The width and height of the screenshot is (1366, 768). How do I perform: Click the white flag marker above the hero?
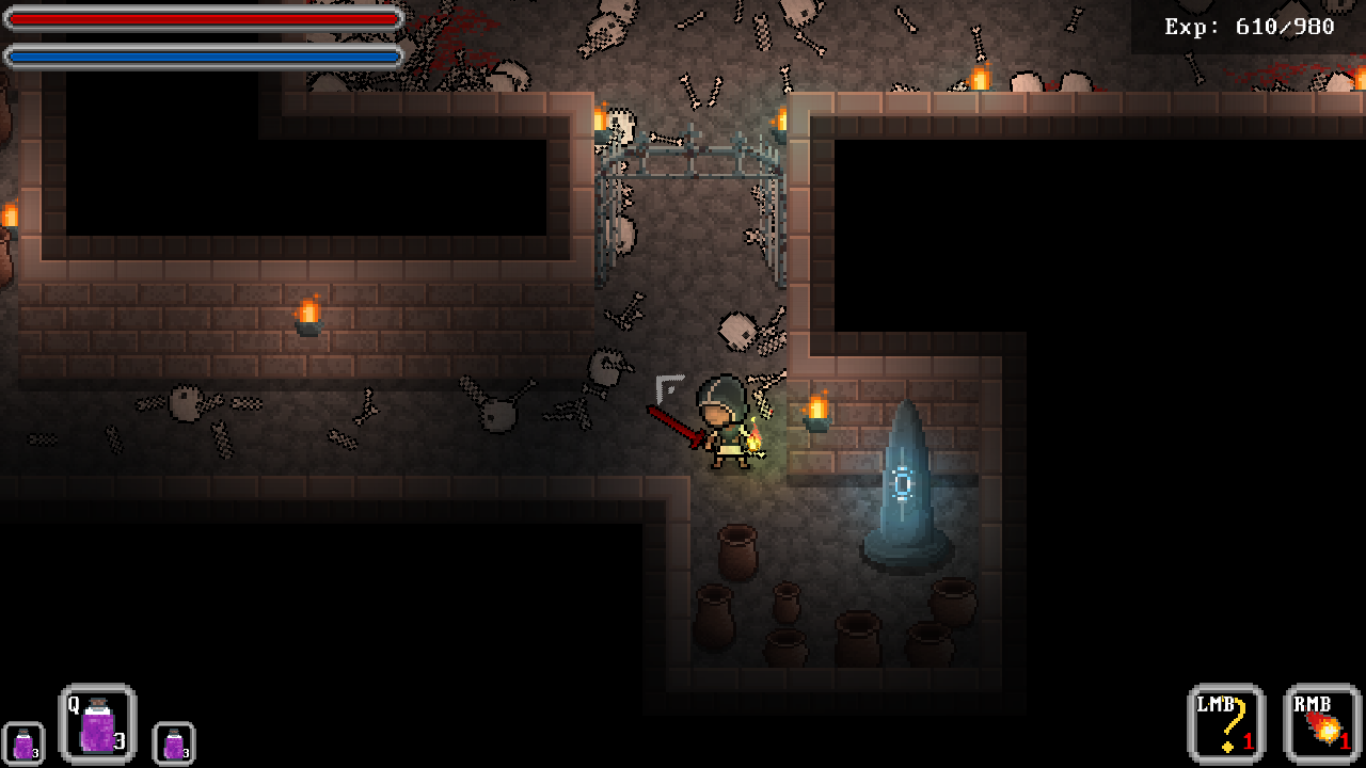point(668,385)
